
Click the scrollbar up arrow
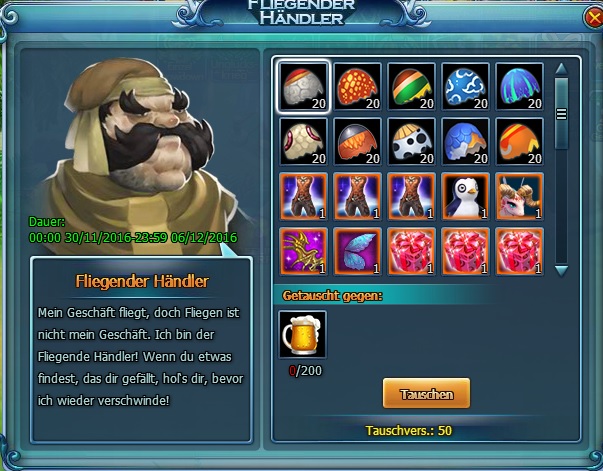pyautogui.click(x=561, y=69)
